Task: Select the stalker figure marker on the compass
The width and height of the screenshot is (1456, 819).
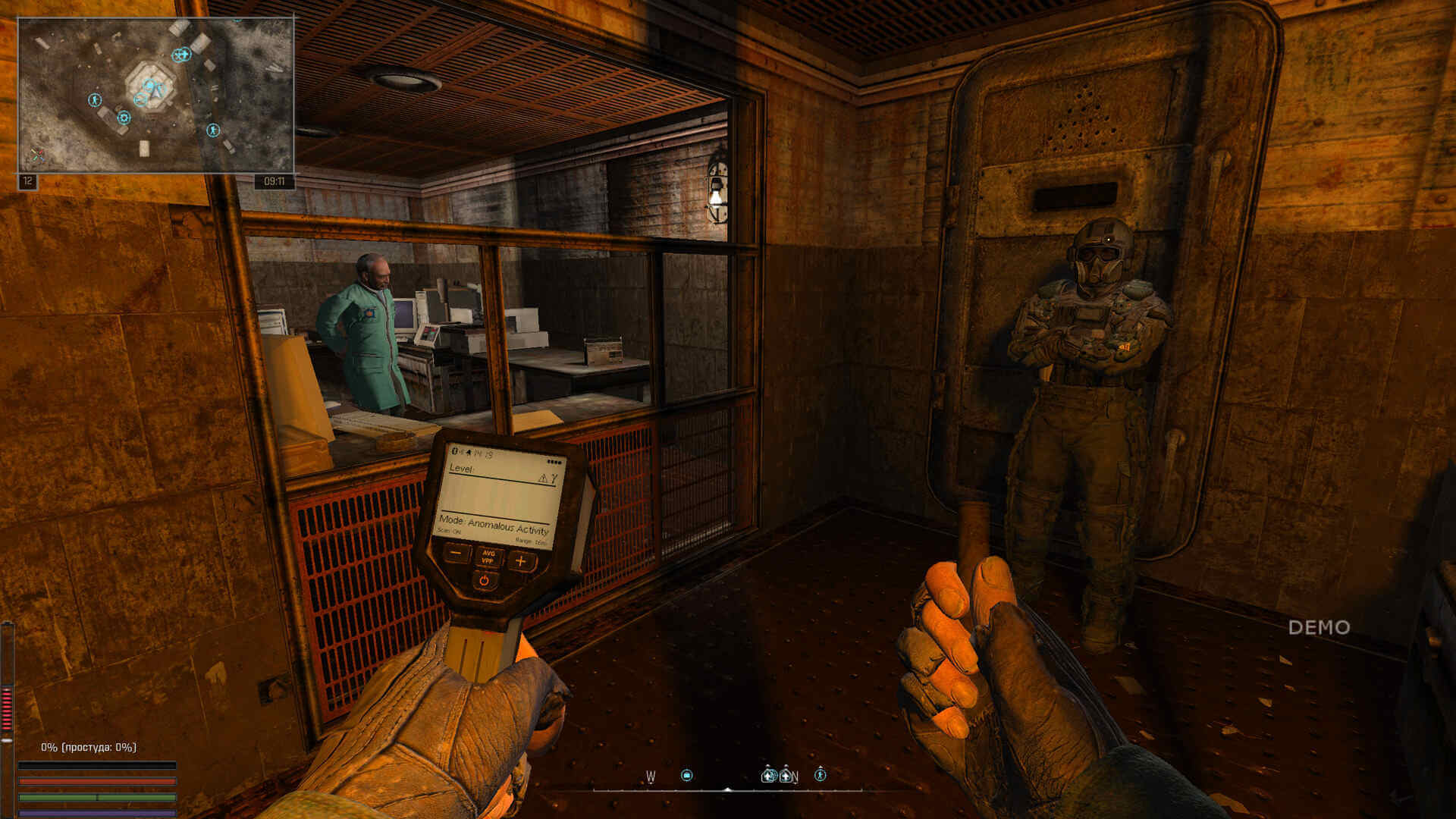Action: [x=820, y=774]
